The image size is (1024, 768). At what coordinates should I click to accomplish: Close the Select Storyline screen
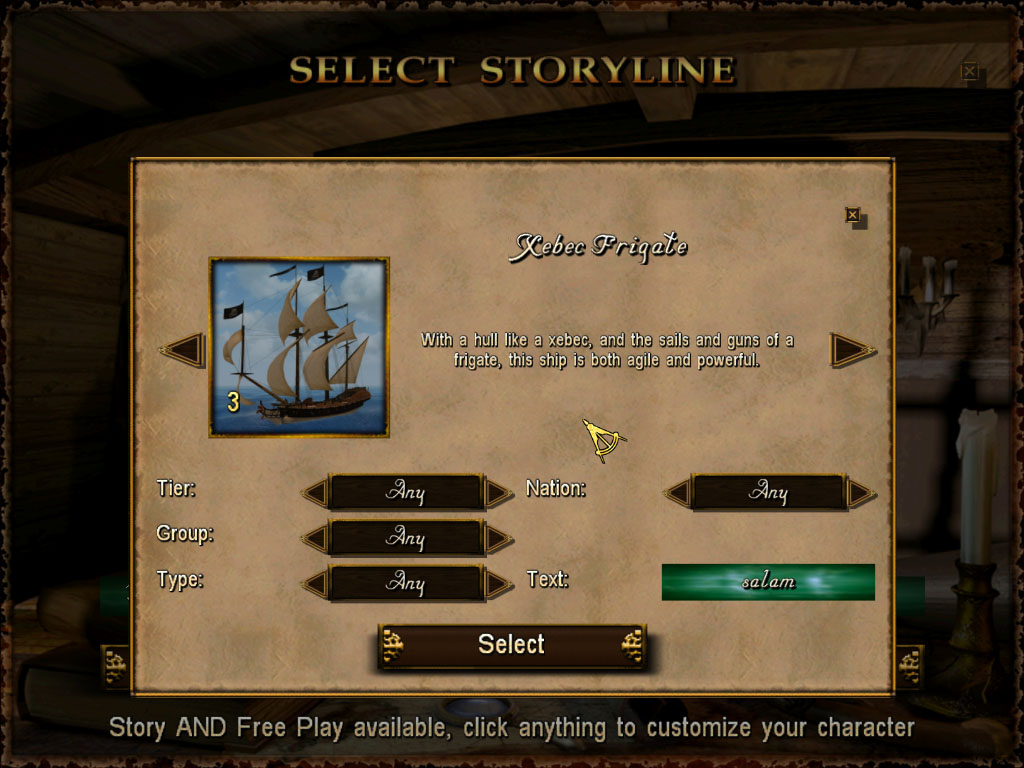click(x=969, y=71)
